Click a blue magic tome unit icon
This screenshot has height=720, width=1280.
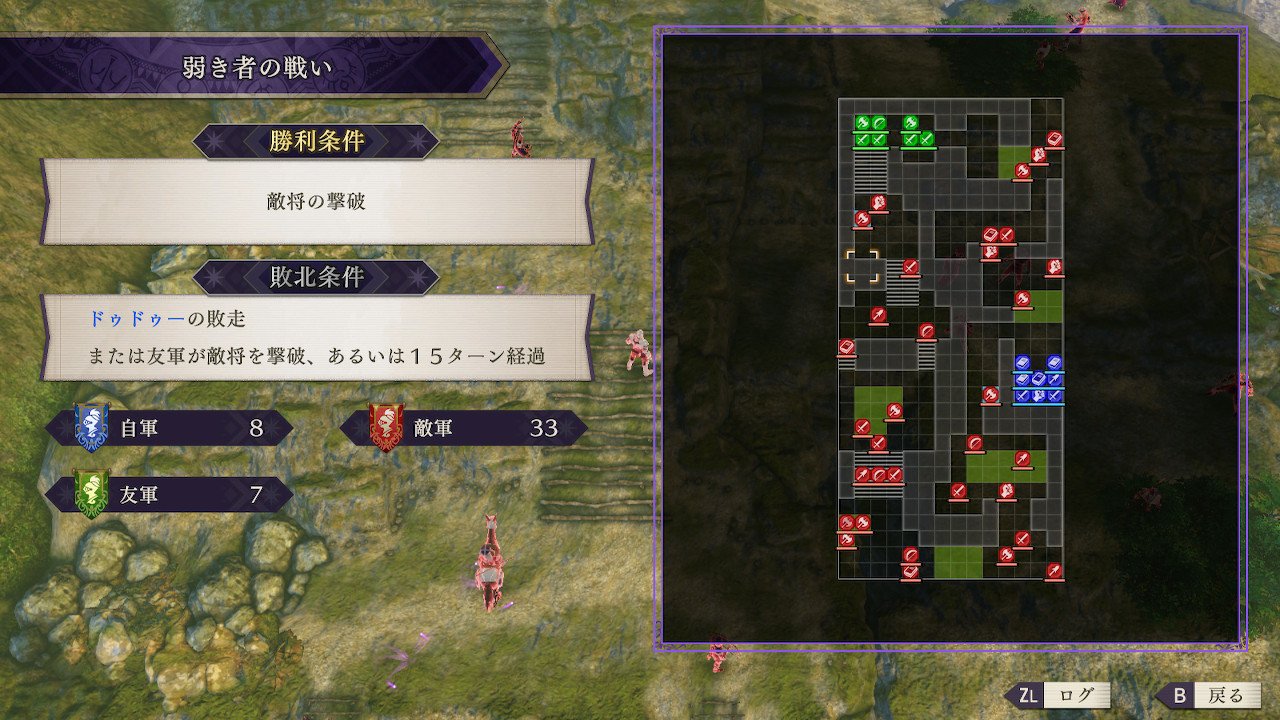(x=1022, y=361)
